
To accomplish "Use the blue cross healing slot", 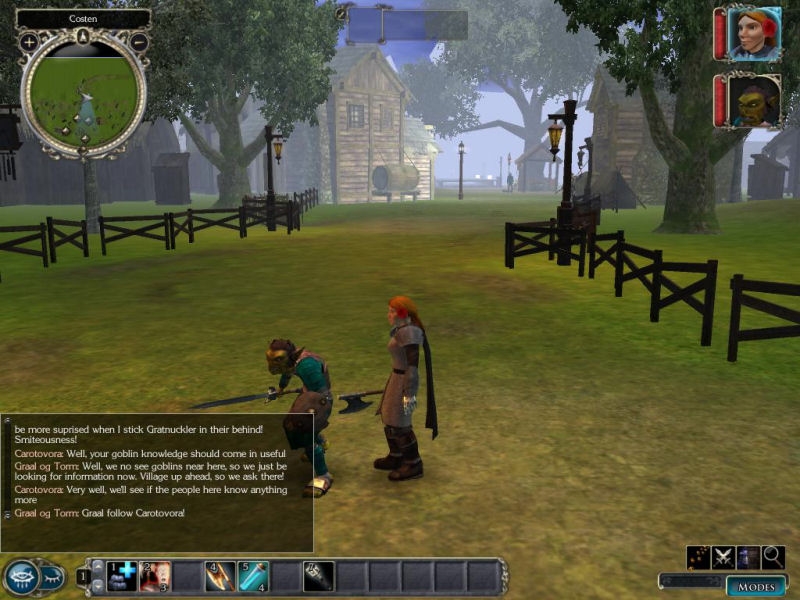I will 122,576.
